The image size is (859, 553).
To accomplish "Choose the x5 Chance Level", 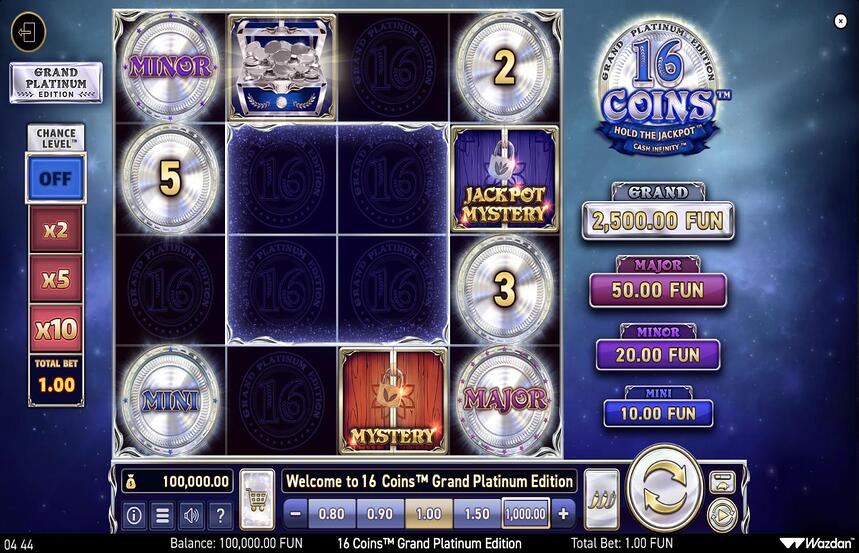I will click(x=55, y=279).
